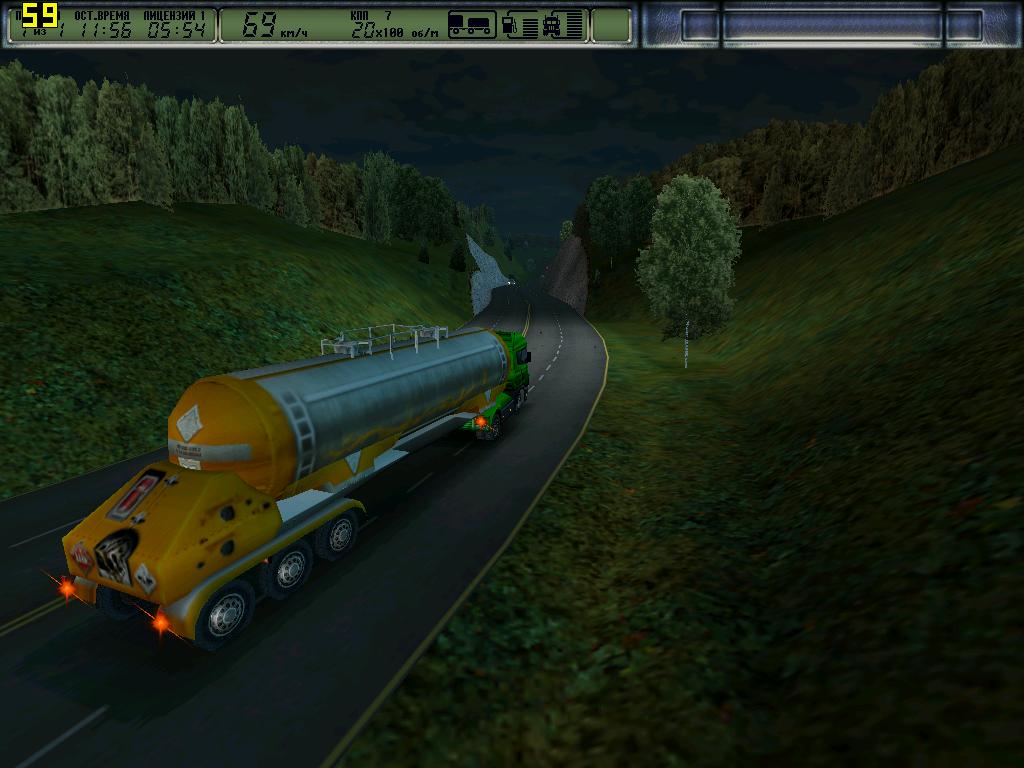Click the truck and trailer cargo icon
1024x768 pixels.
click(472, 24)
